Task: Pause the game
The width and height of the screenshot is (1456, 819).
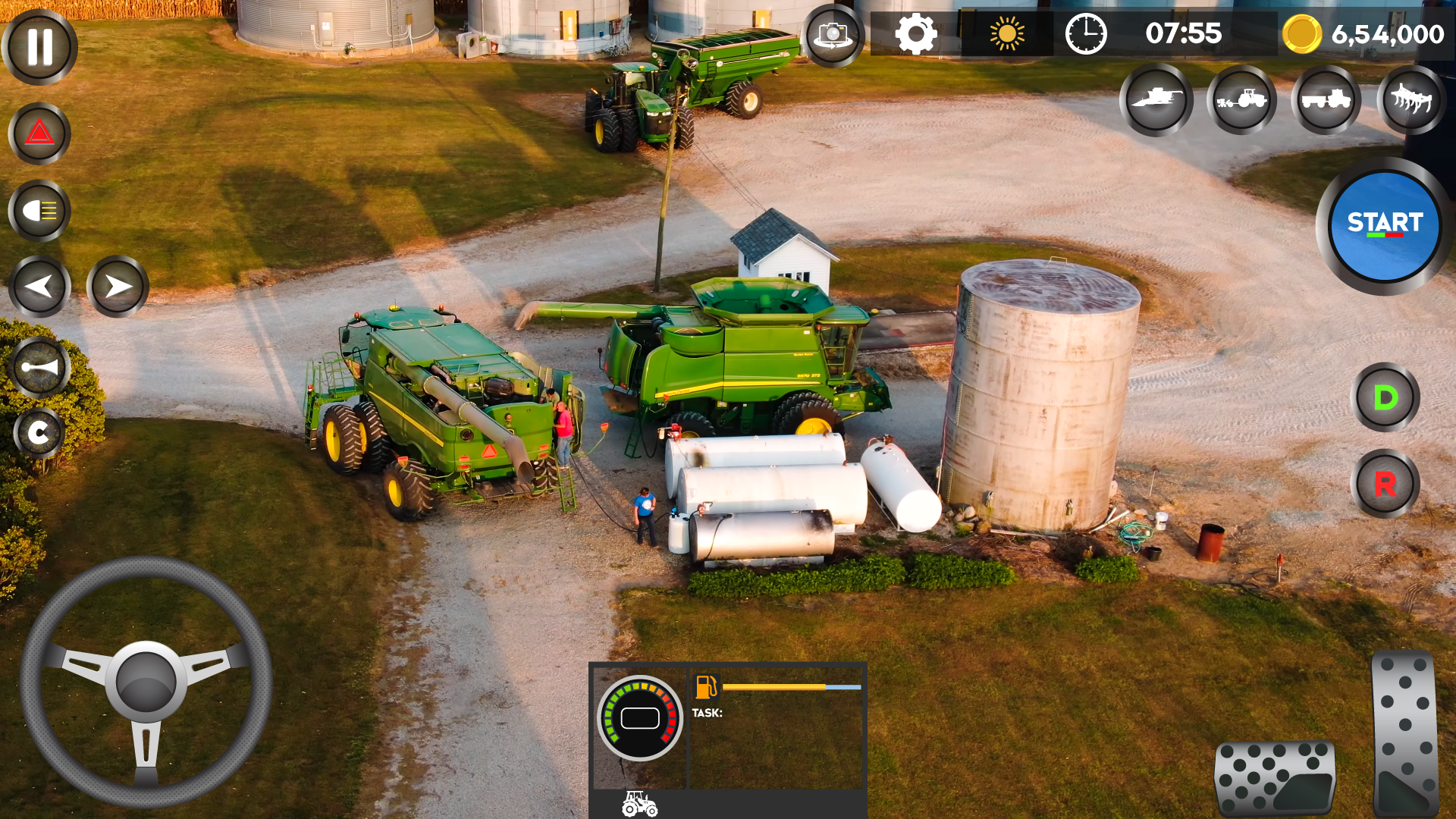Action: coord(39,47)
